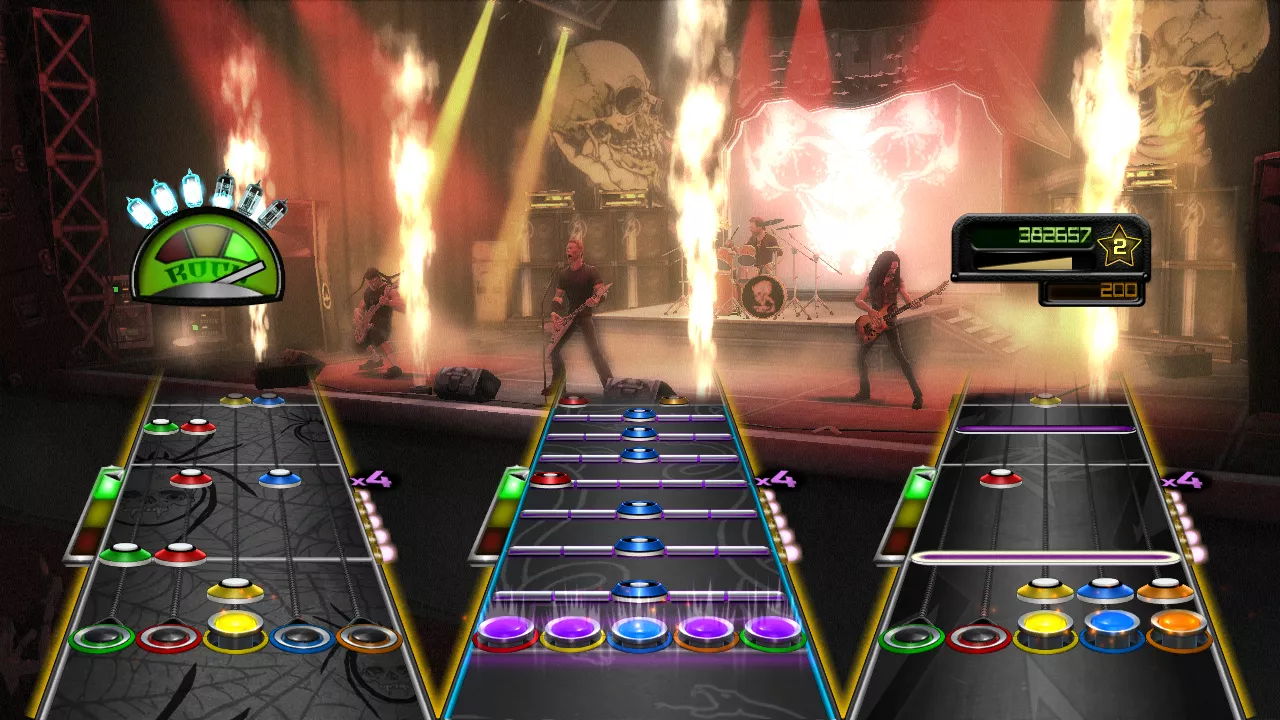The width and height of the screenshot is (1280, 720).
Task: Hit the green fret button on the guitar highway
Action: (102, 637)
